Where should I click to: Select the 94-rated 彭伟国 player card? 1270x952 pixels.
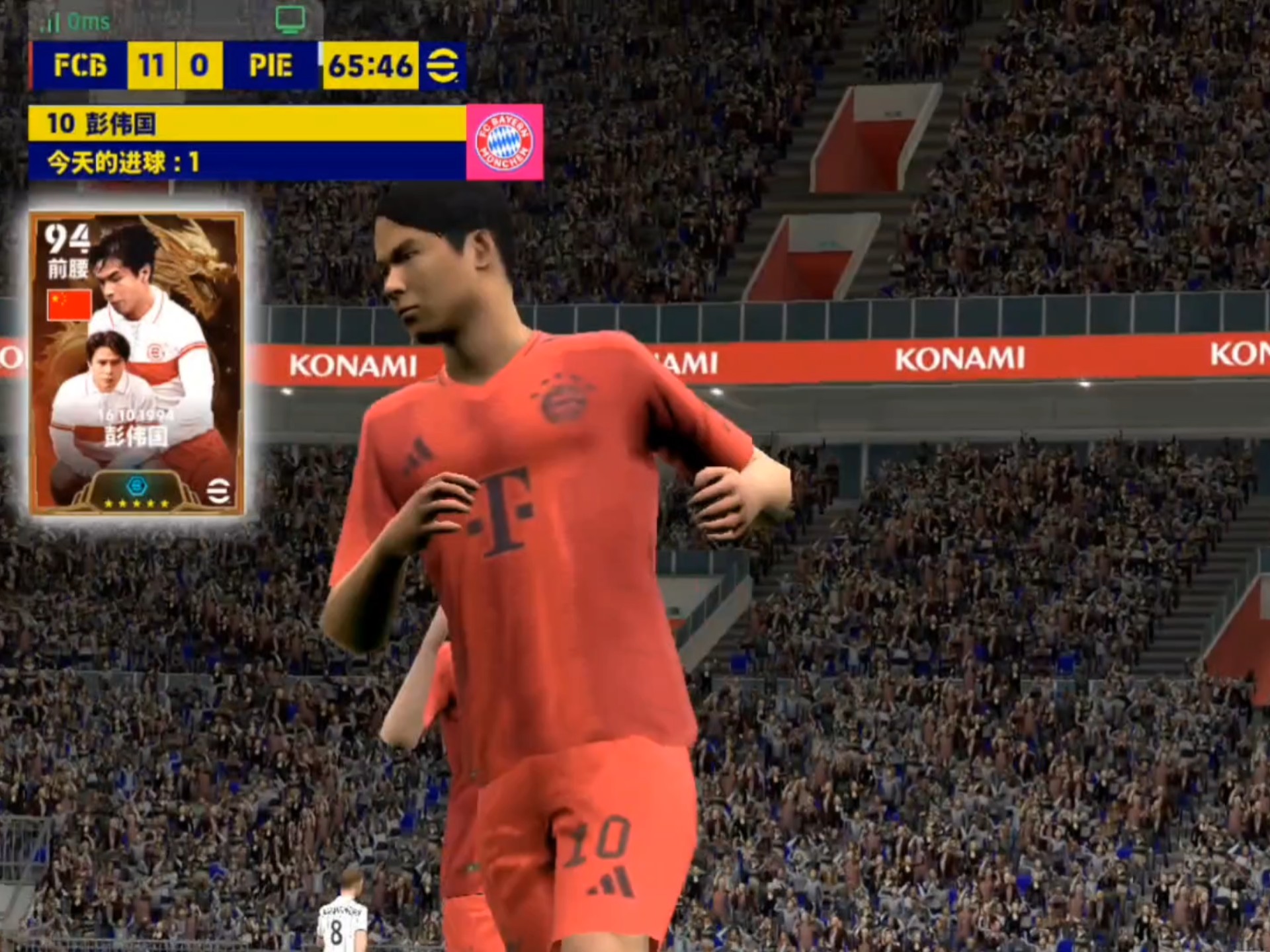[x=137, y=363]
